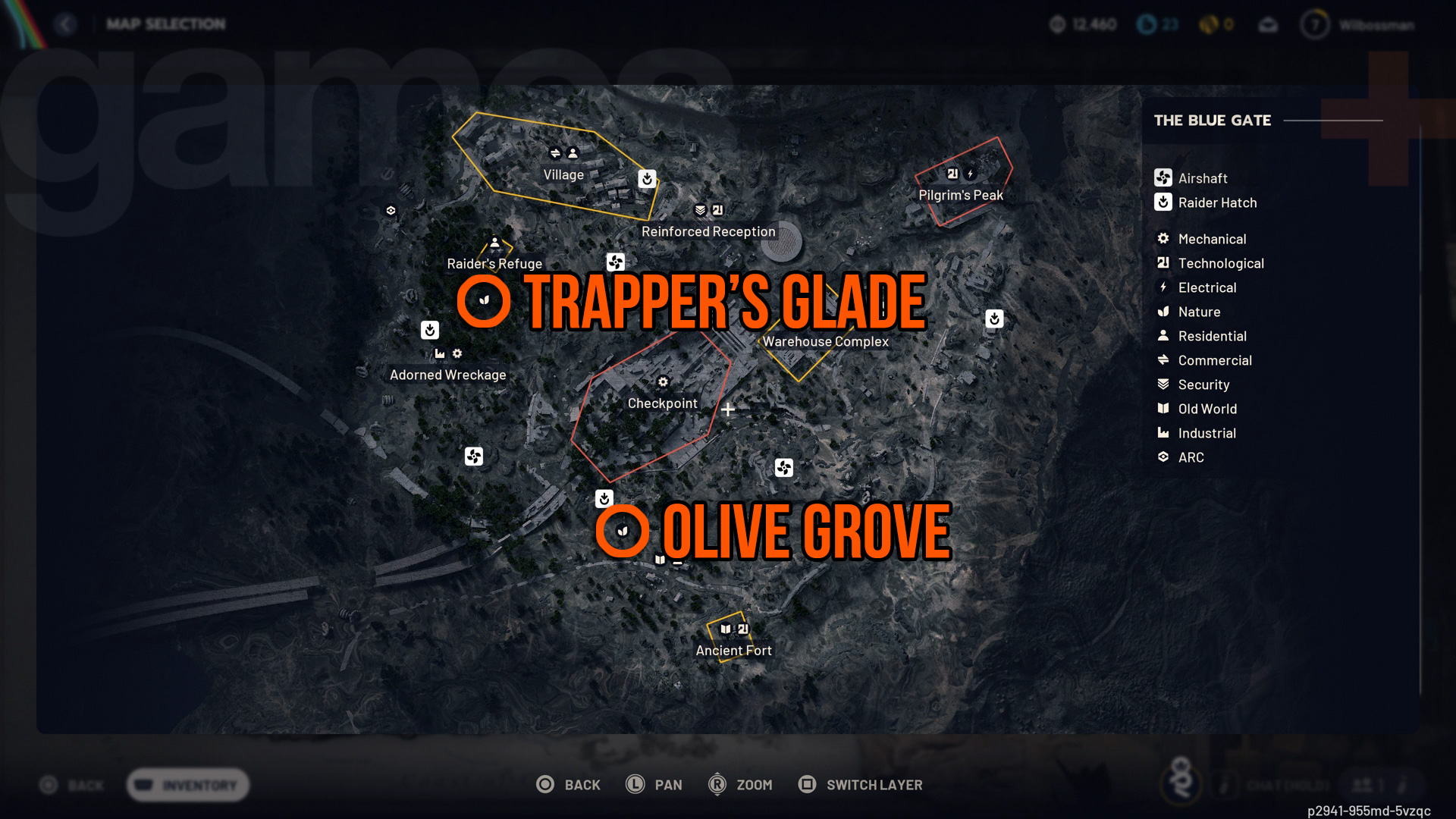Select the Mechanical gear icon at Checkpoint

(663, 382)
